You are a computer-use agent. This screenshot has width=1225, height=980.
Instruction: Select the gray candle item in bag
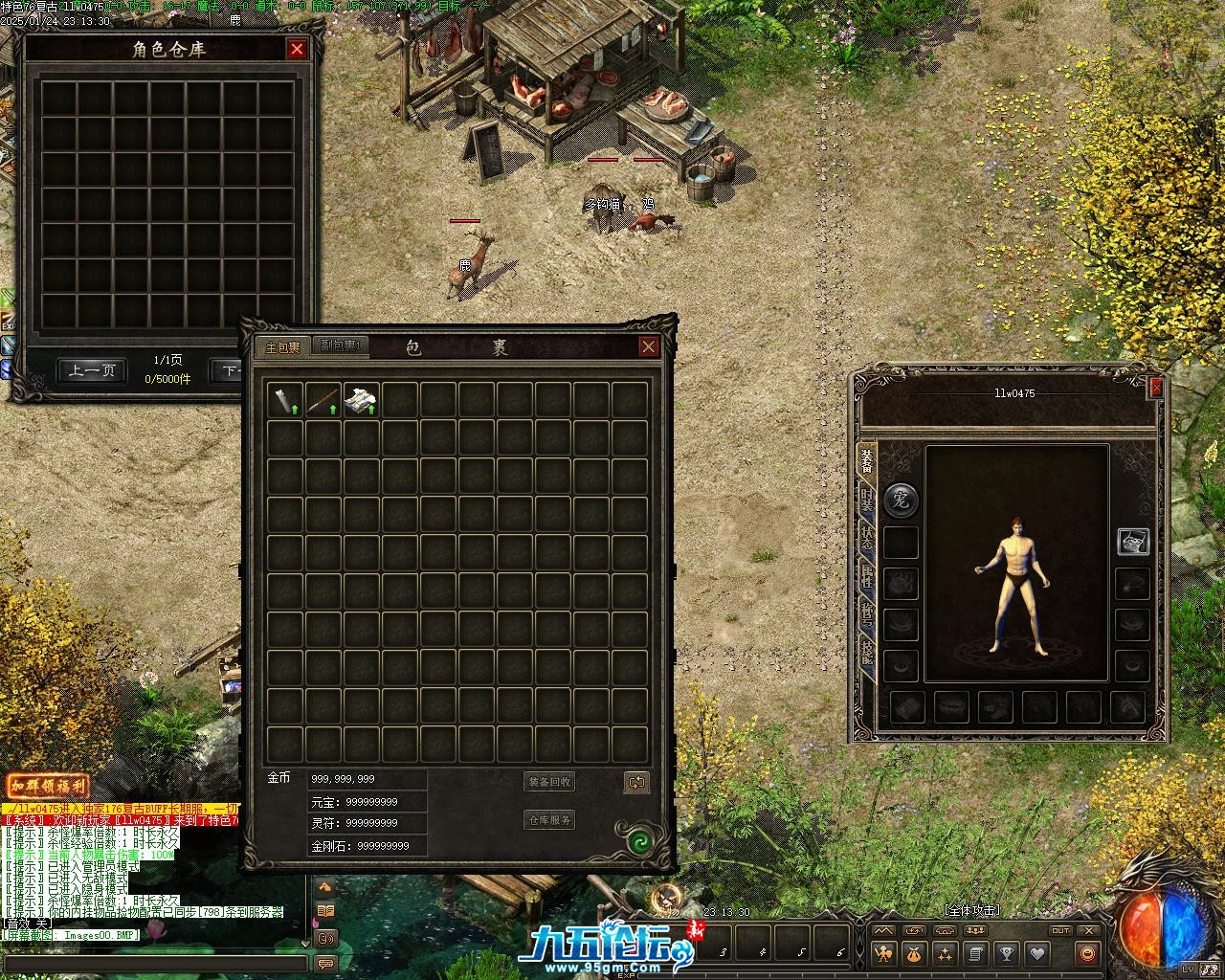coord(285,400)
